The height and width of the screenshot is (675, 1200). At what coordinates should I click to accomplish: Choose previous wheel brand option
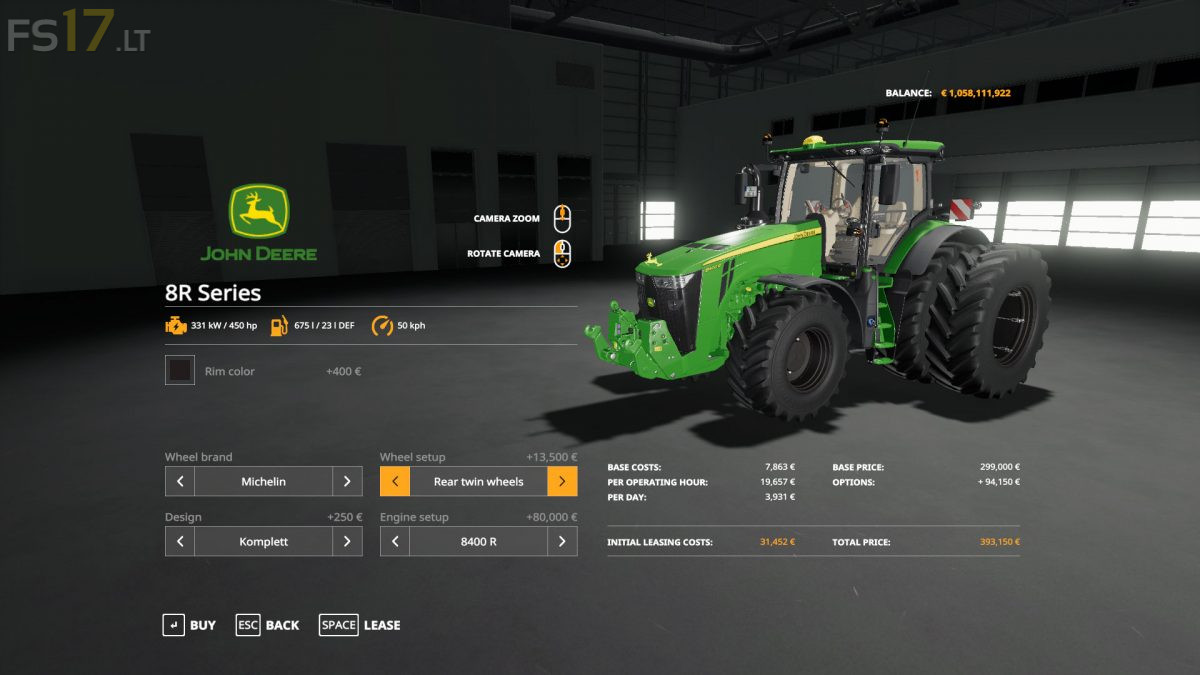[x=180, y=481]
